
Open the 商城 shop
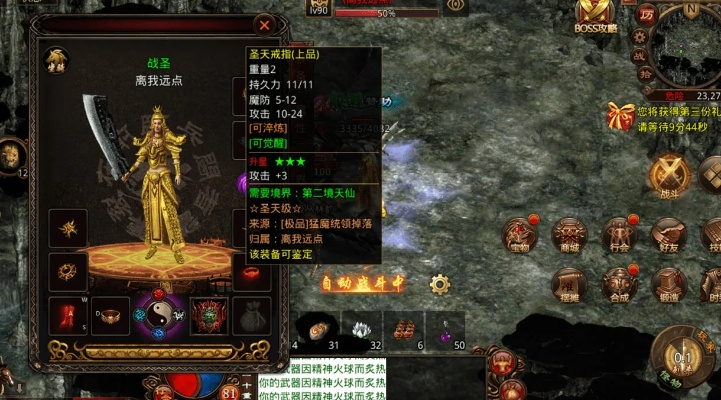point(569,236)
